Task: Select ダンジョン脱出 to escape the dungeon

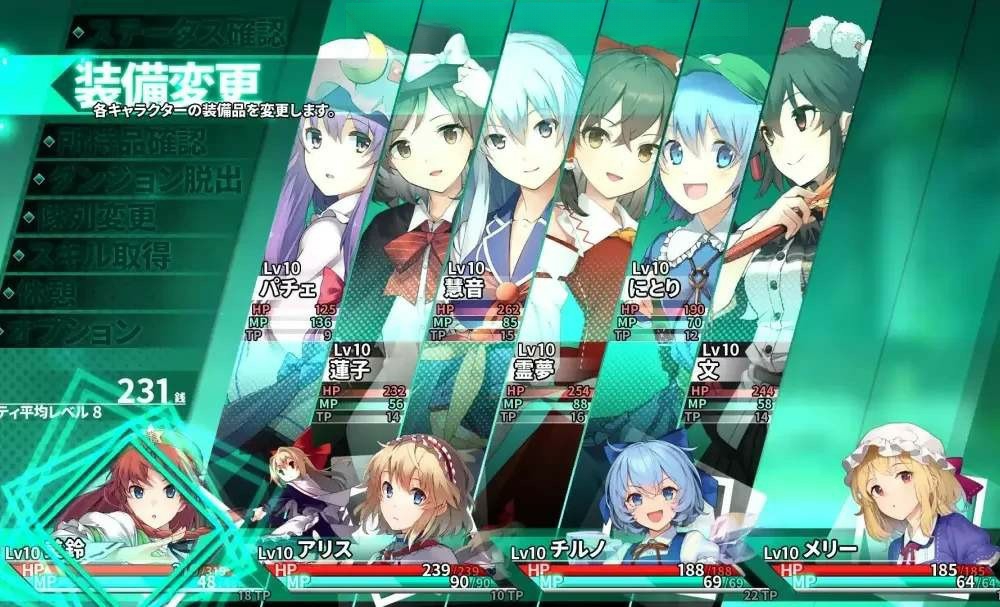Action: pyautogui.click(x=140, y=180)
